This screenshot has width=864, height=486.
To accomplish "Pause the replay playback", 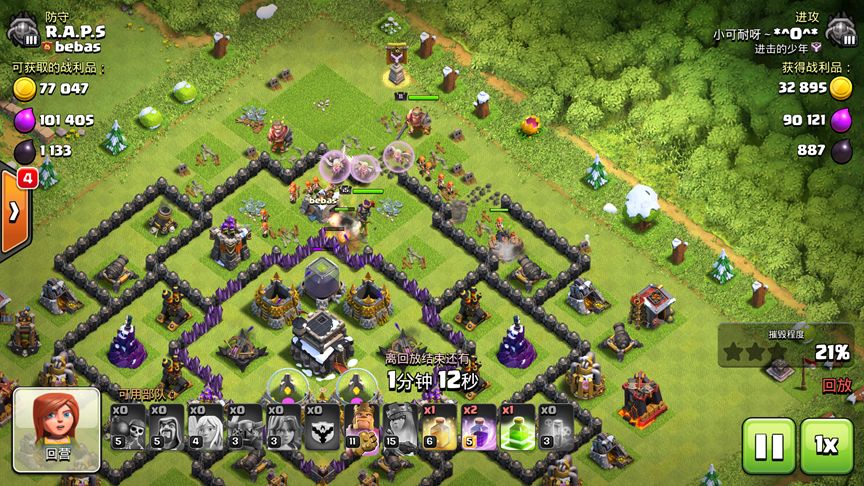I will coord(768,446).
